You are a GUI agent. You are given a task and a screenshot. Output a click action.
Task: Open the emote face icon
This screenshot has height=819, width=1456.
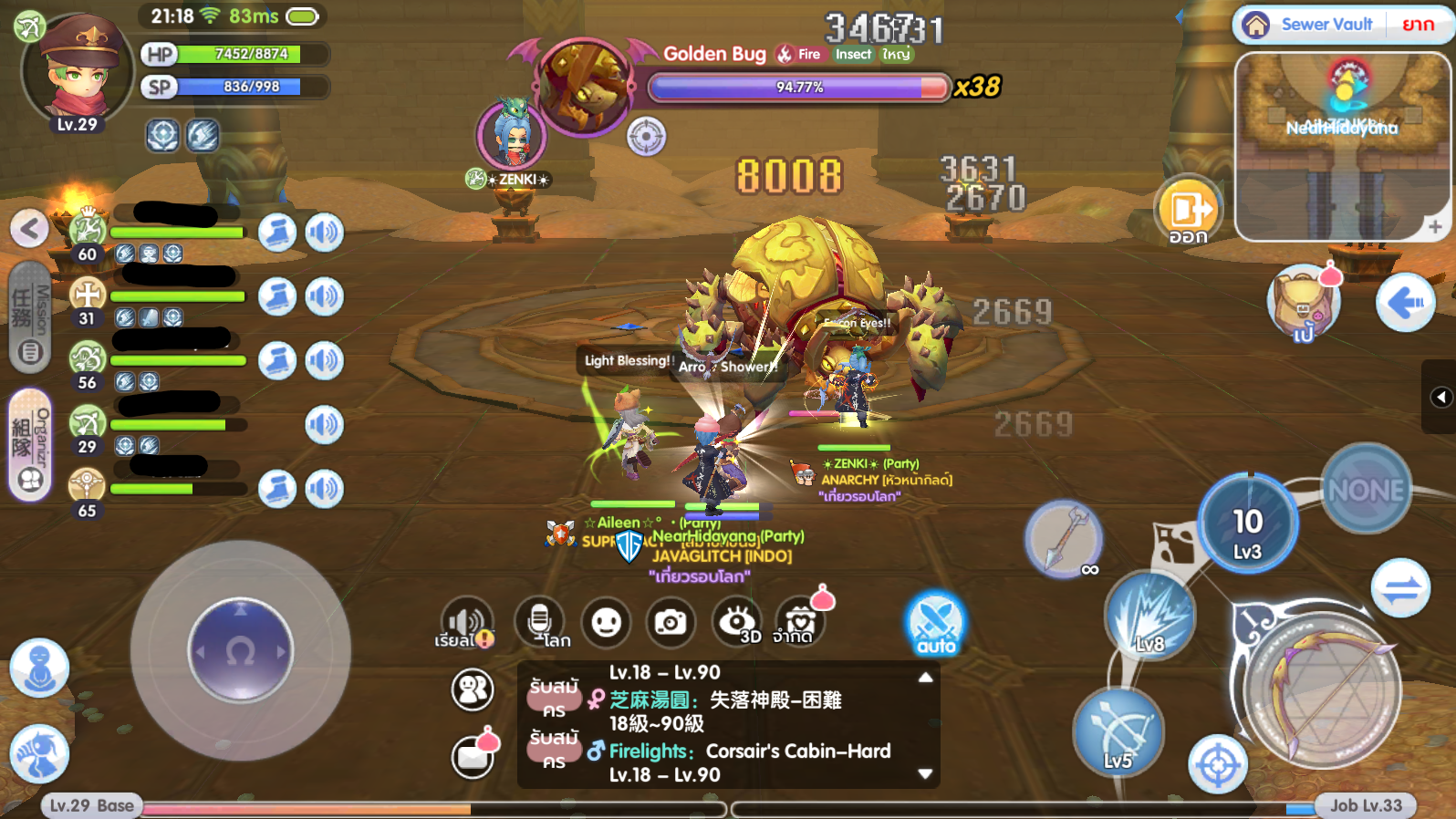pyautogui.click(x=606, y=623)
